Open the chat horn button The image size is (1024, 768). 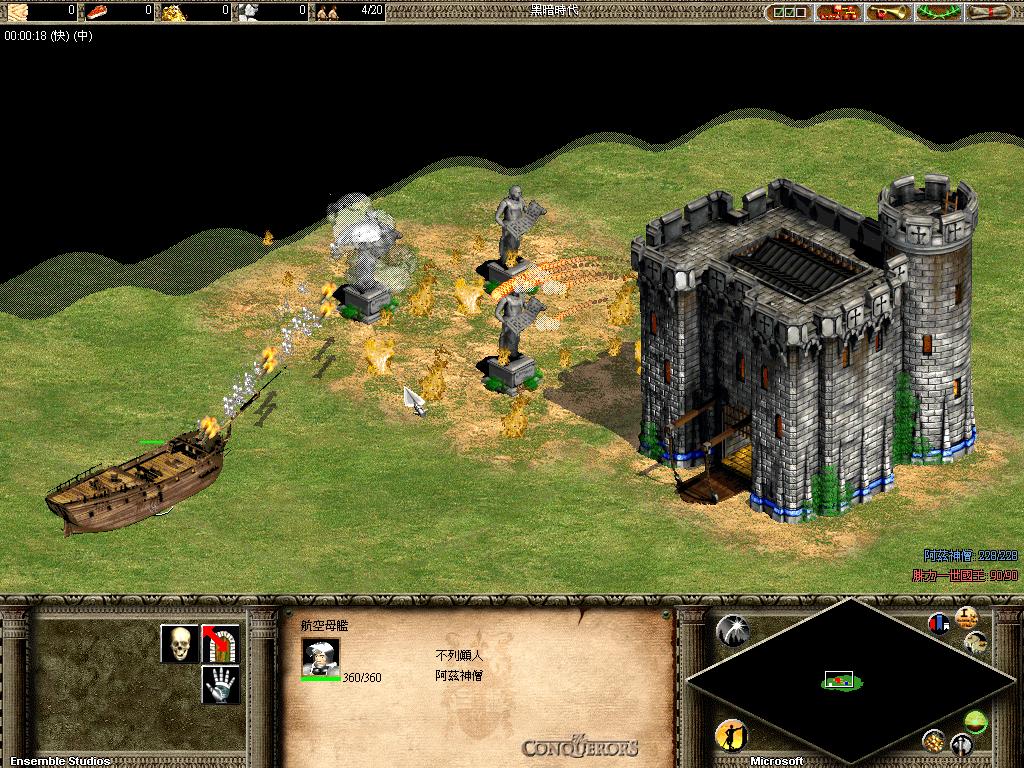pyautogui.click(x=888, y=12)
